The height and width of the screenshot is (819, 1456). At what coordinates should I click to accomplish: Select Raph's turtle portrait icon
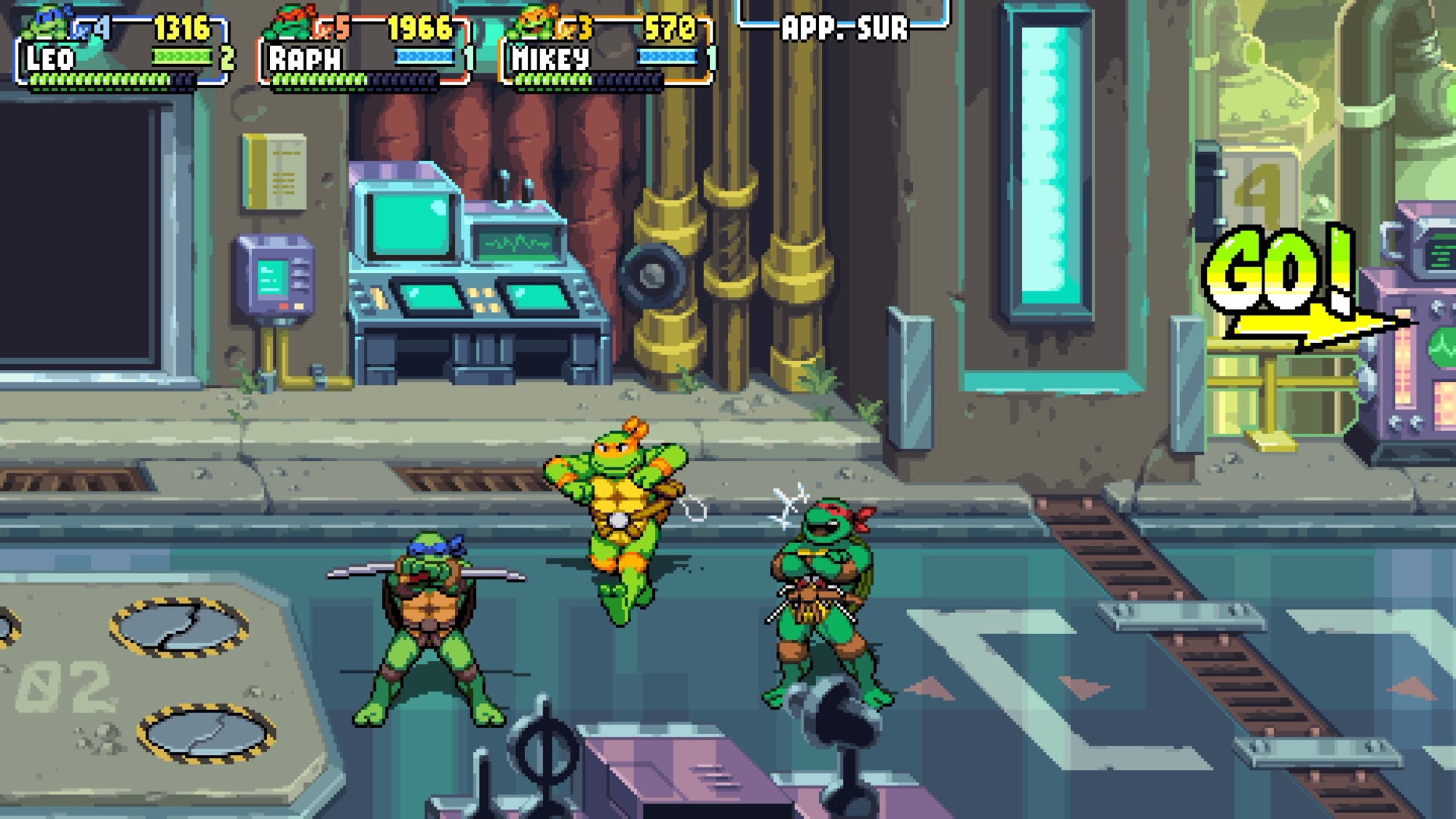pyautogui.click(x=290, y=23)
